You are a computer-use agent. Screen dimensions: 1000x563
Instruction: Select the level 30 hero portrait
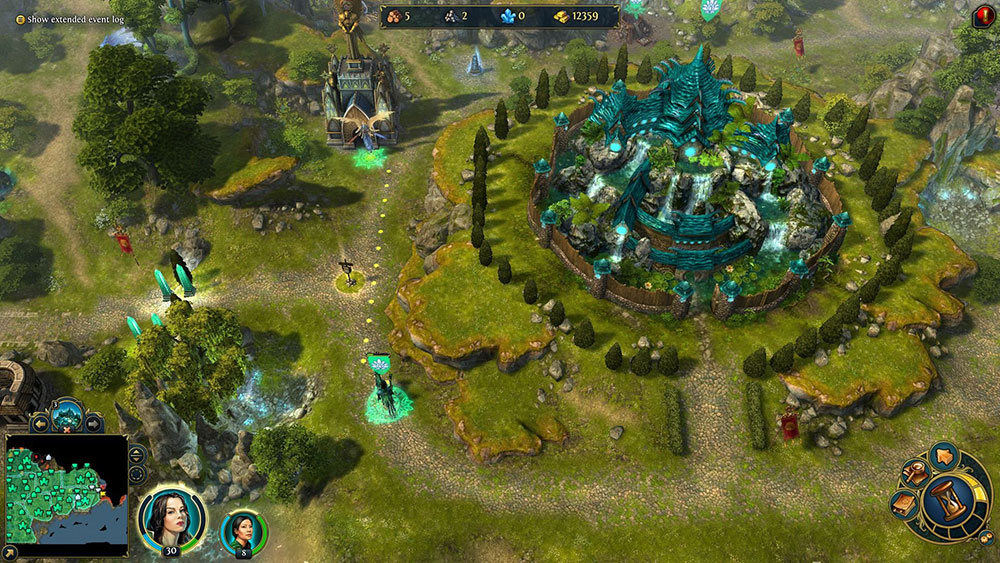click(x=171, y=518)
